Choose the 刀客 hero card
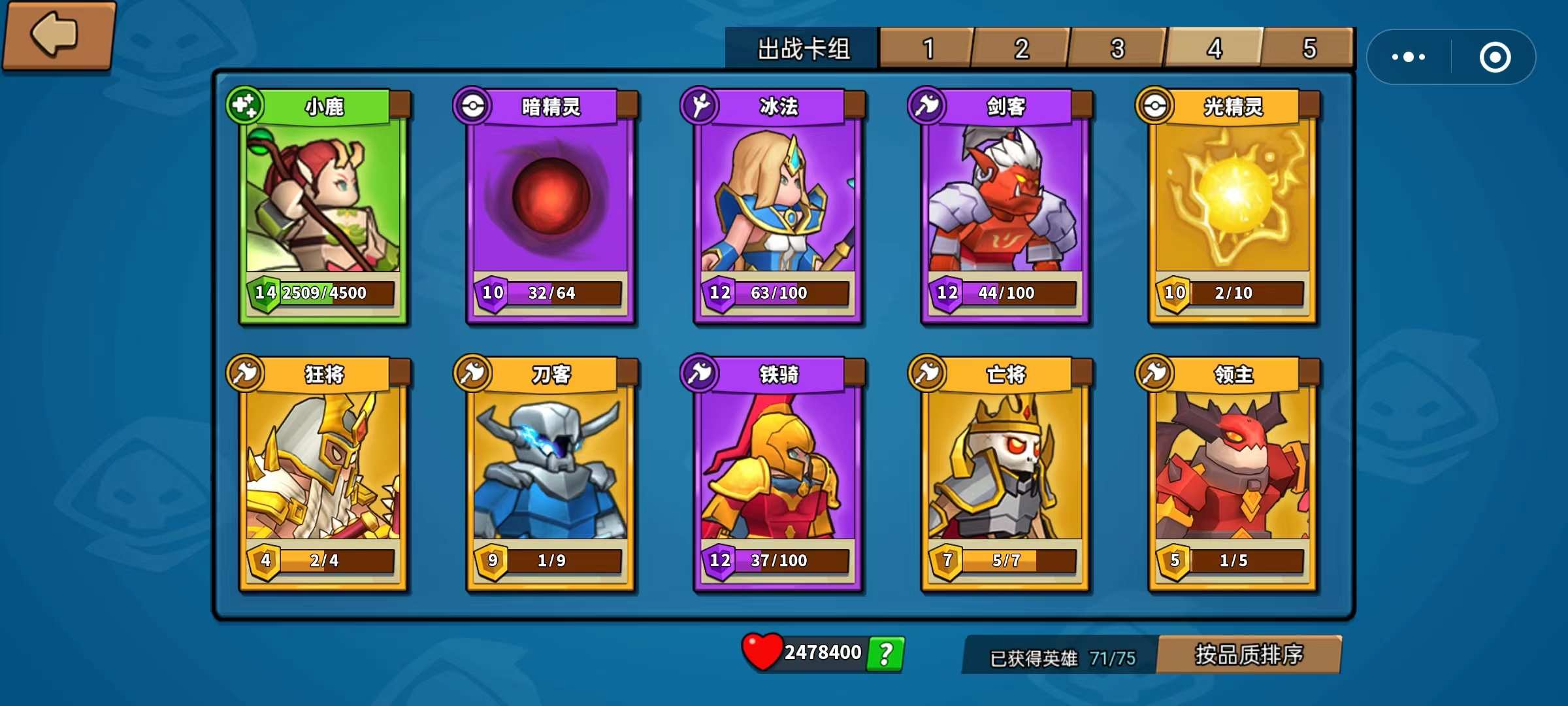1568x706 pixels. tap(550, 474)
